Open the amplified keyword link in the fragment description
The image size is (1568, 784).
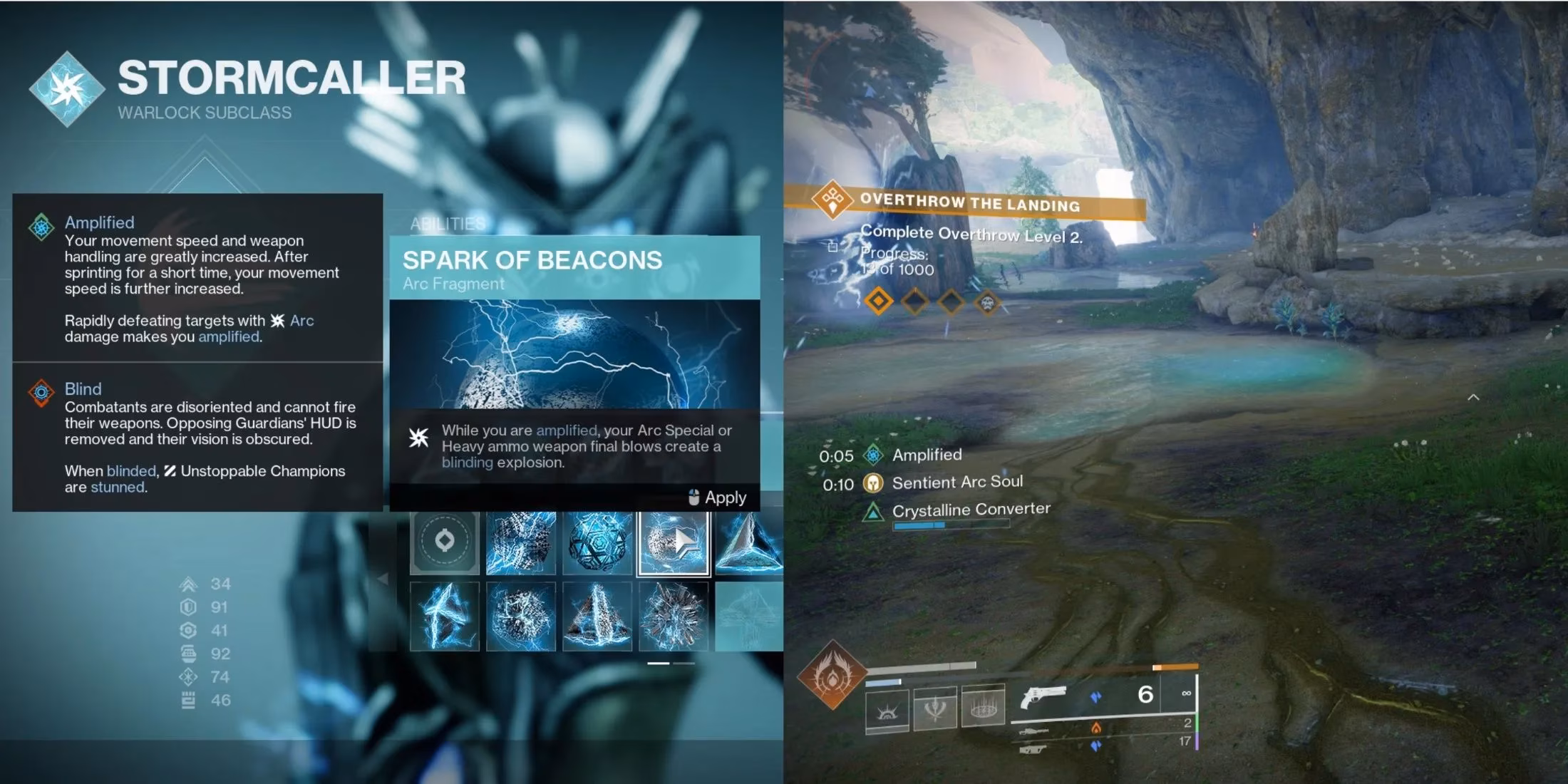click(567, 430)
